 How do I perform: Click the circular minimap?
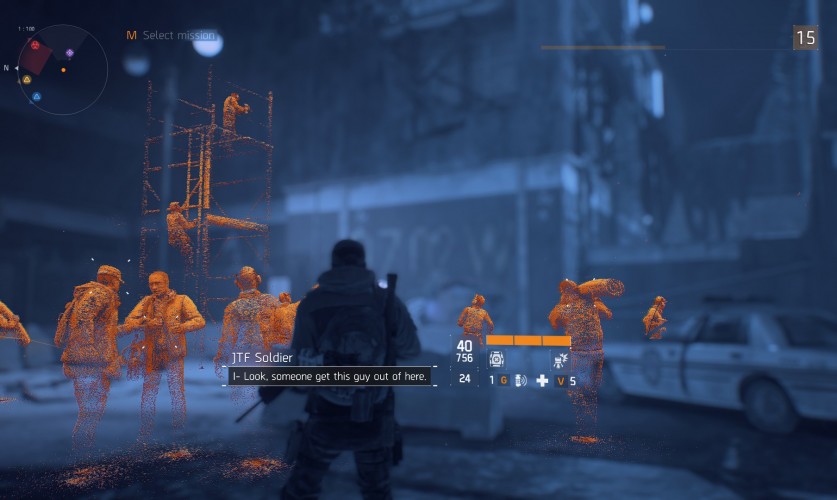[x=62, y=70]
